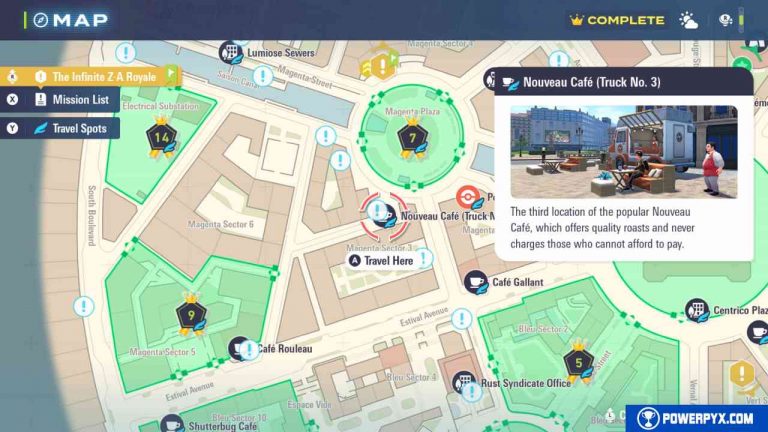Click the Café Rouleau map marker
The height and width of the screenshot is (432, 768).
242,348
